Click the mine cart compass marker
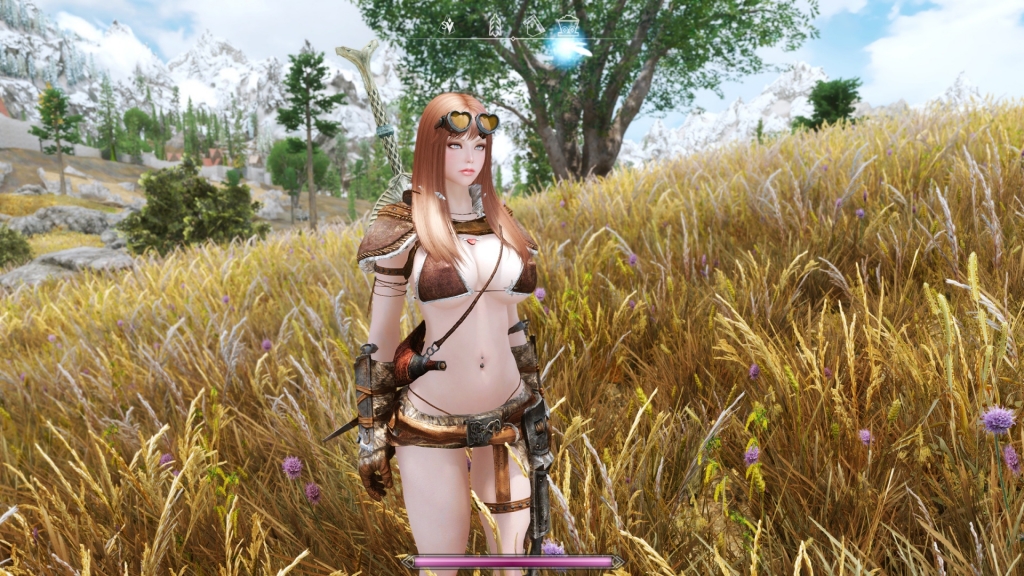Viewport: 1024px width, 576px height. tap(567, 23)
